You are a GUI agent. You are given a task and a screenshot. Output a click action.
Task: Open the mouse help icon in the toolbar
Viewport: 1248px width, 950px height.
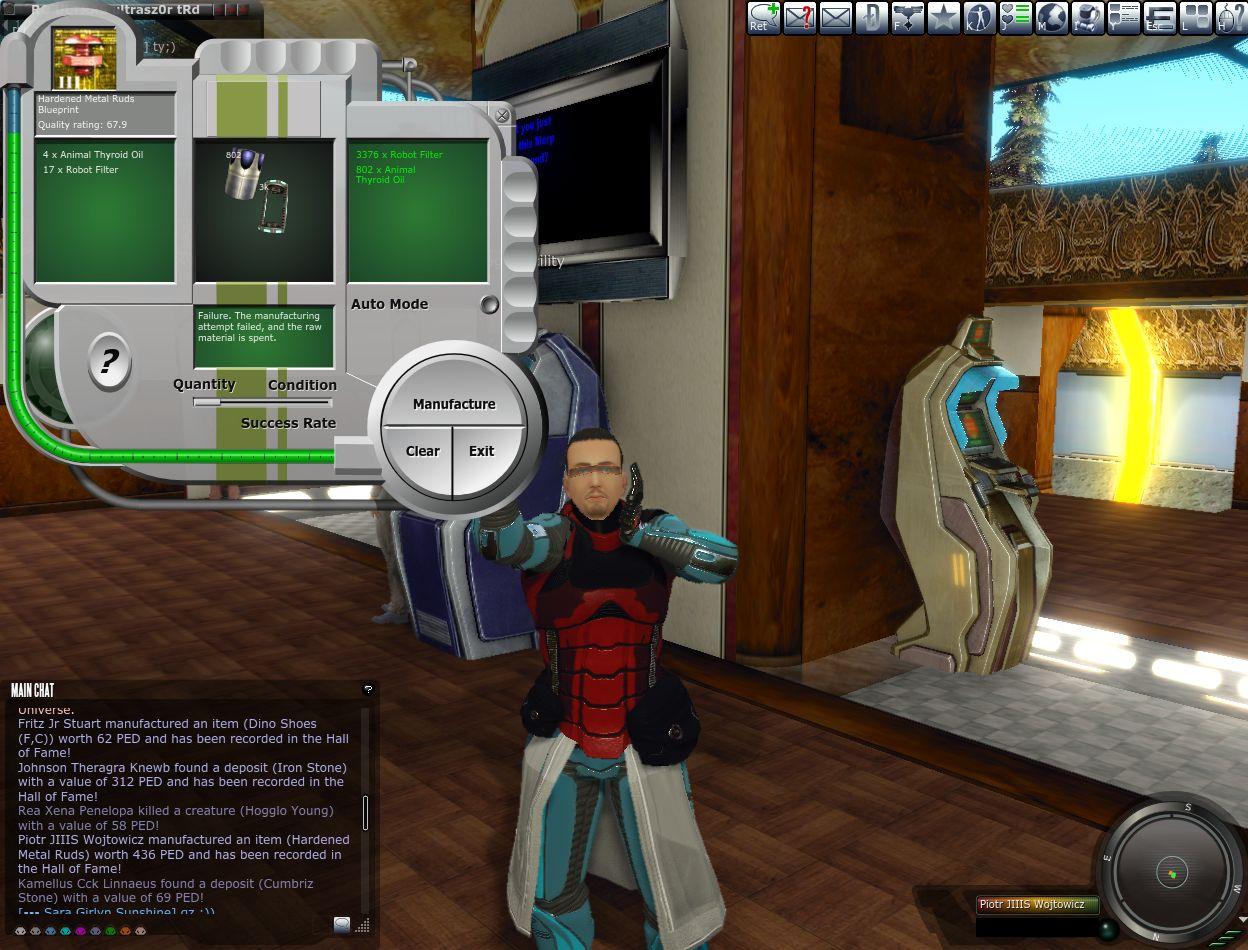1231,17
